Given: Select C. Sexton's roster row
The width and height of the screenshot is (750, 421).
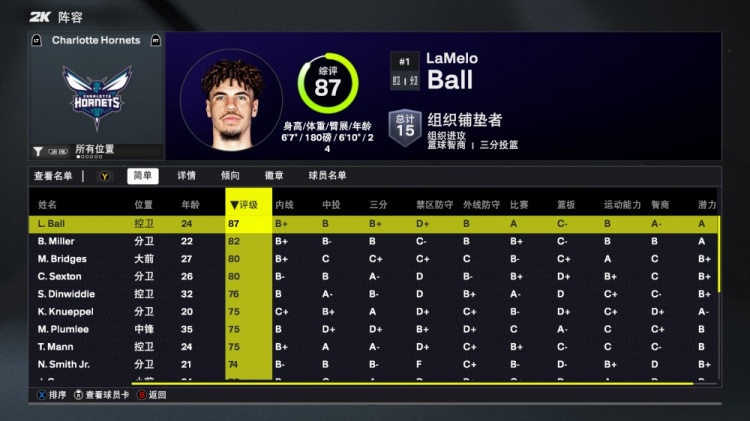Looking at the screenshot, I should coord(58,276).
